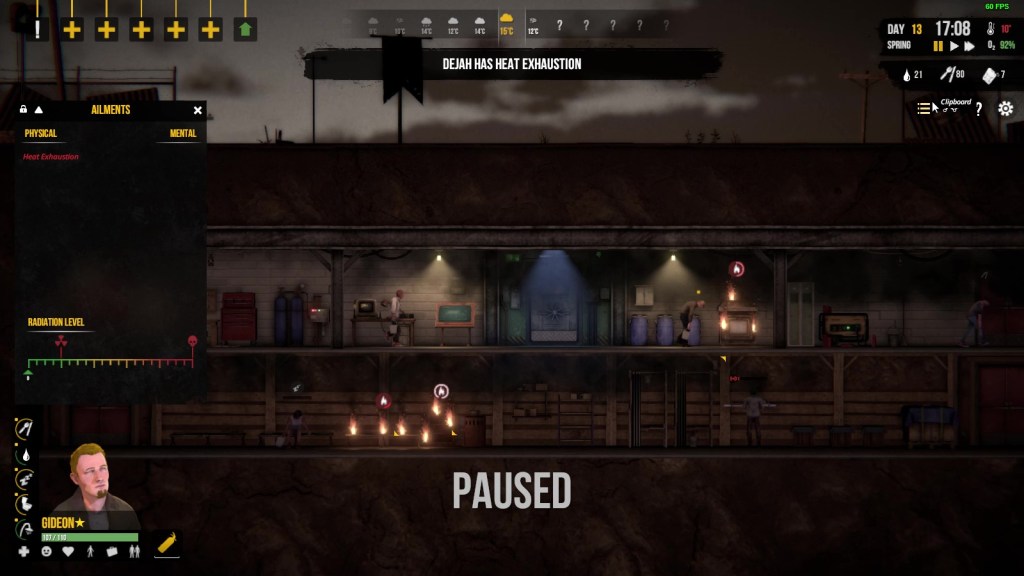The image size is (1024, 576).
Task: Select the Heat Exhaustion ailment entry
Action: (51, 157)
